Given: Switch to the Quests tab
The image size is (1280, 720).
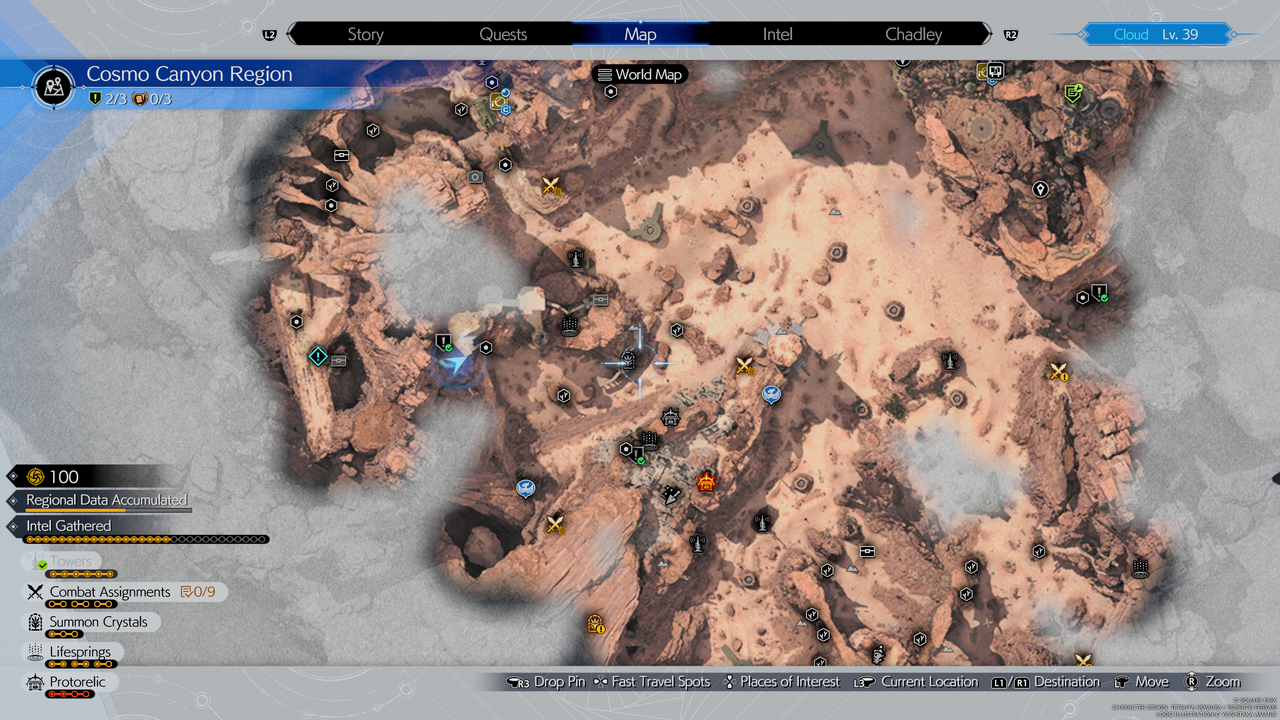Looking at the screenshot, I should [502, 33].
